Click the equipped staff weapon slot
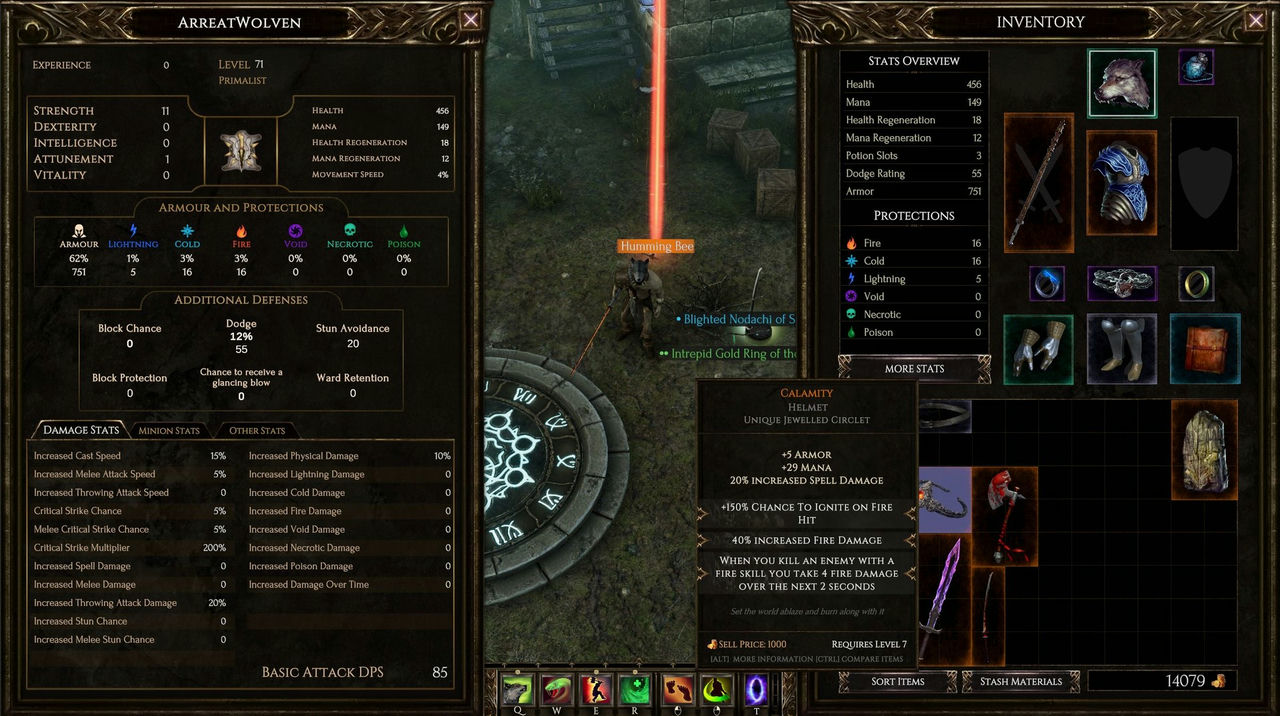 click(x=1038, y=183)
